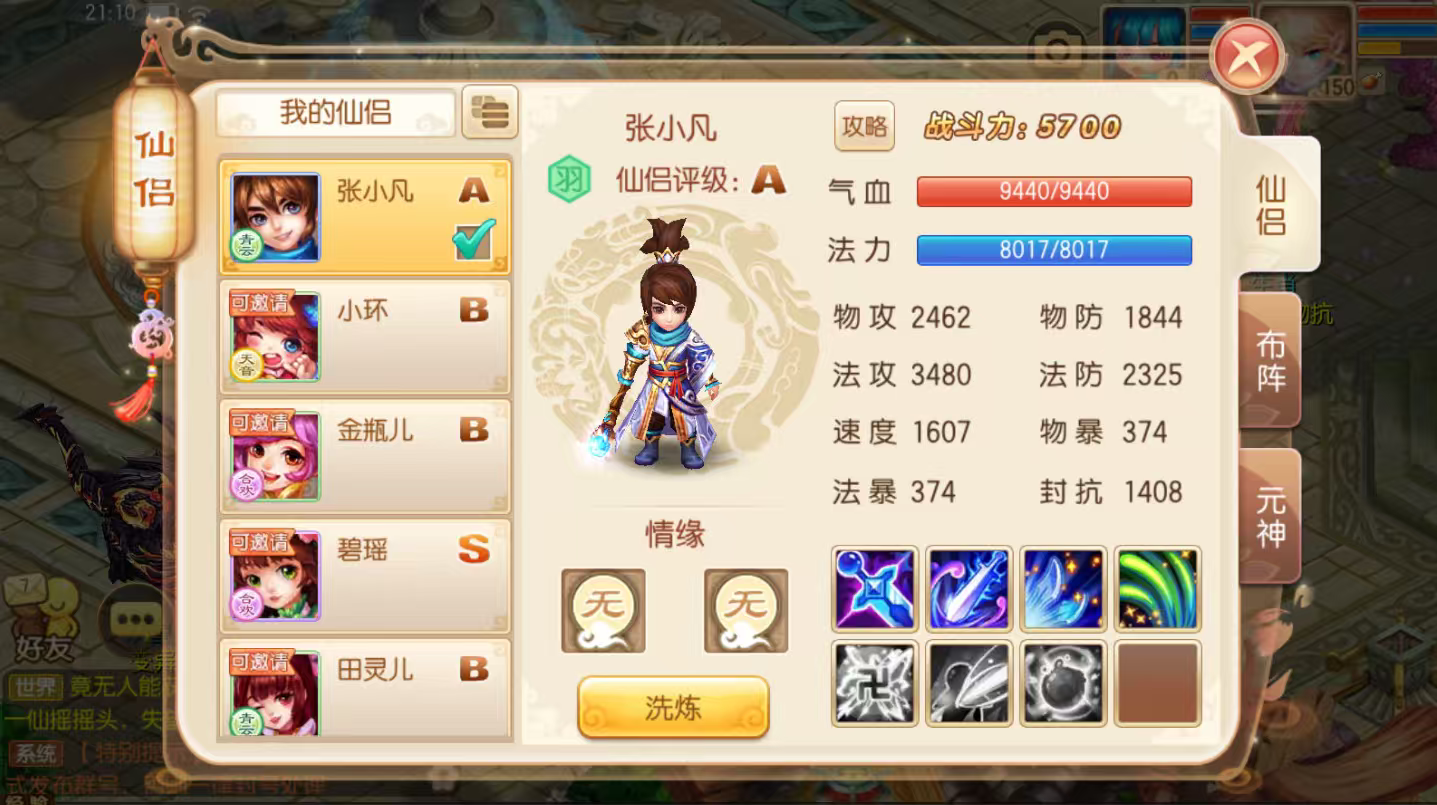Click the red 气血 health bar
The height and width of the screenshot is (805, 1437).
coord(1053,191)
